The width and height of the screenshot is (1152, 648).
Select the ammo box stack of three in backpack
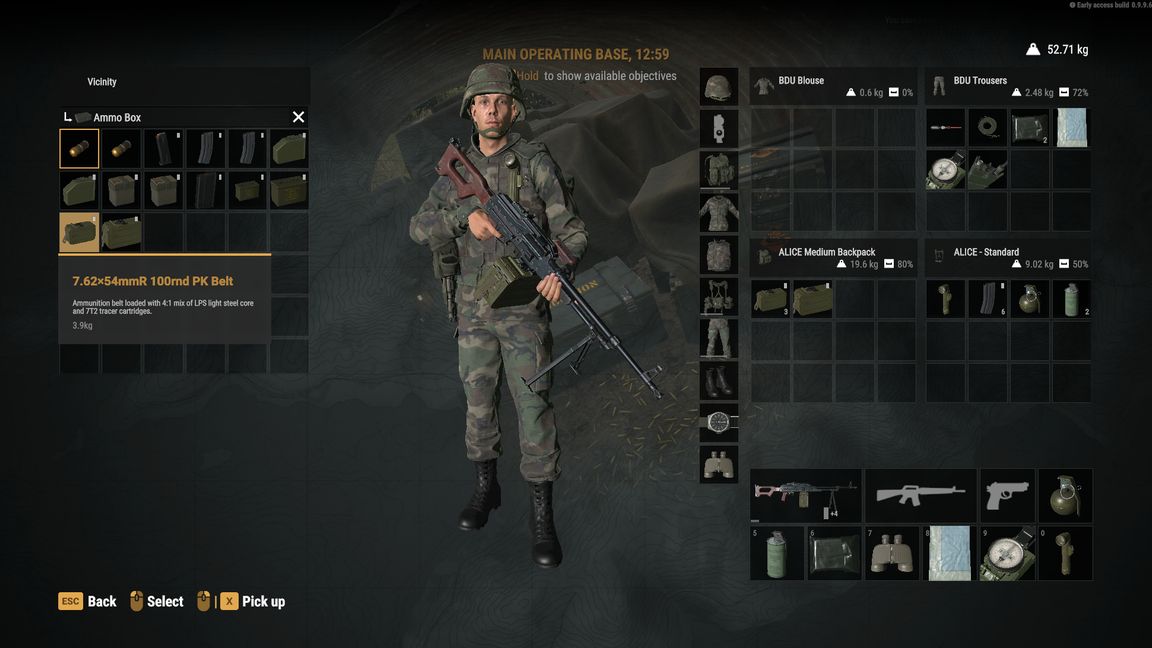770,299
